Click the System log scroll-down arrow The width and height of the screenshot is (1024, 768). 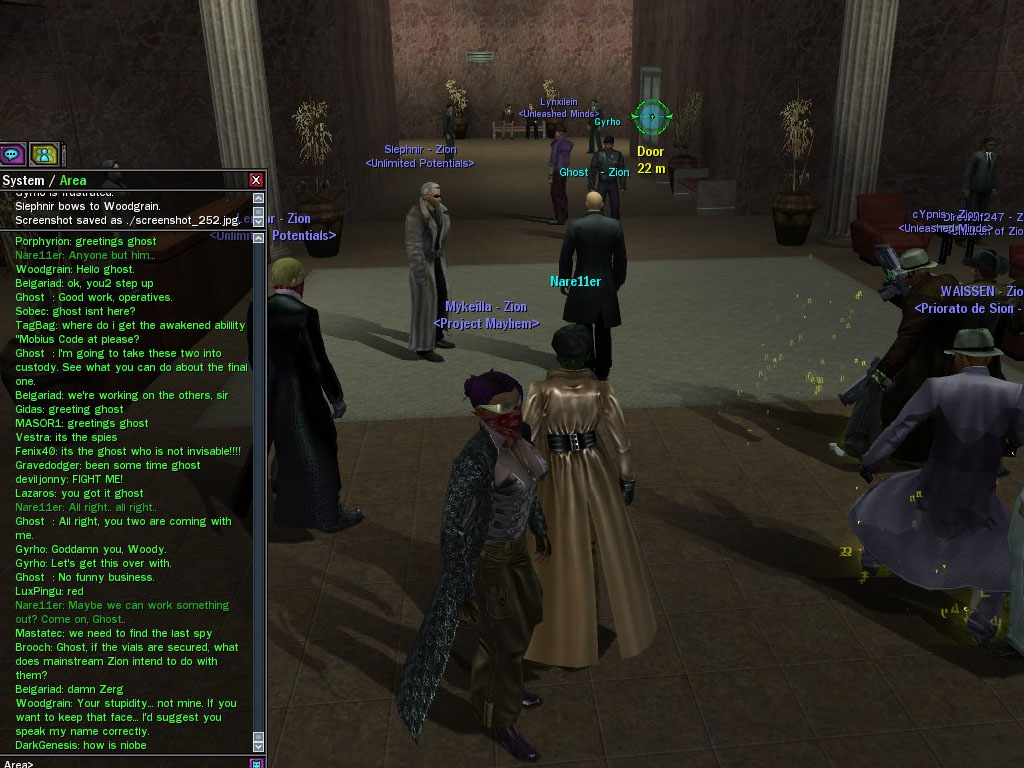pos(259,222)
